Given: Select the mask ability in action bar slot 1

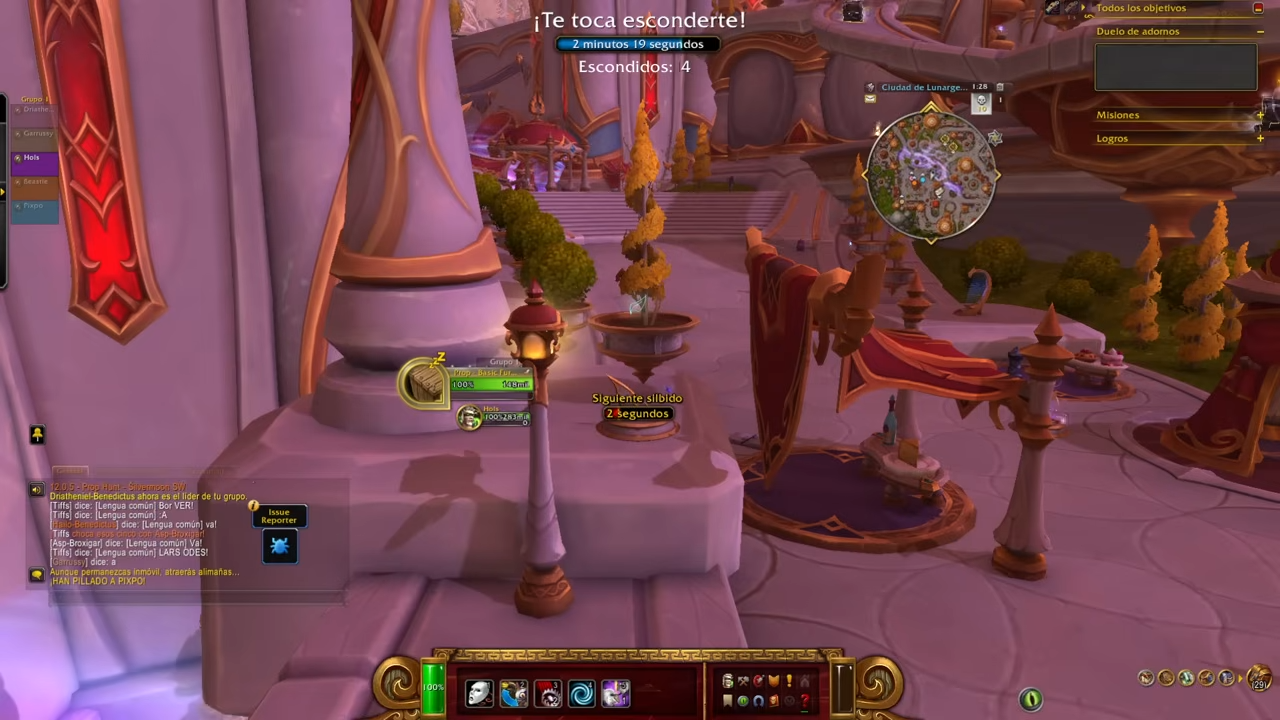Looking at the screenshot, I should (478, 690).
